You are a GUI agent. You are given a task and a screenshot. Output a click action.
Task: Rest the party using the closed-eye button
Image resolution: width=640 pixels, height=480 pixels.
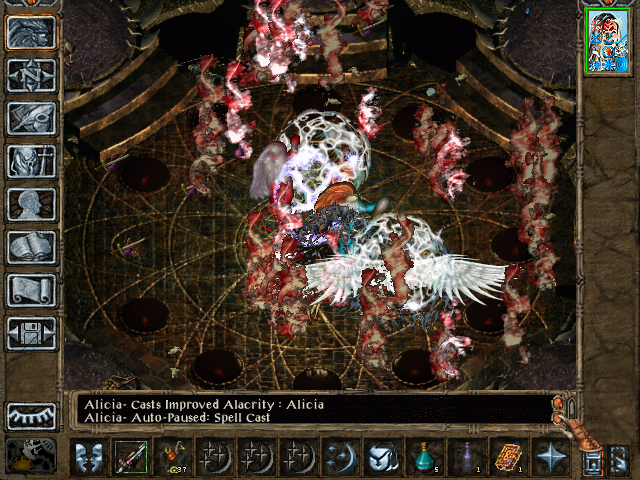point(32,416)
